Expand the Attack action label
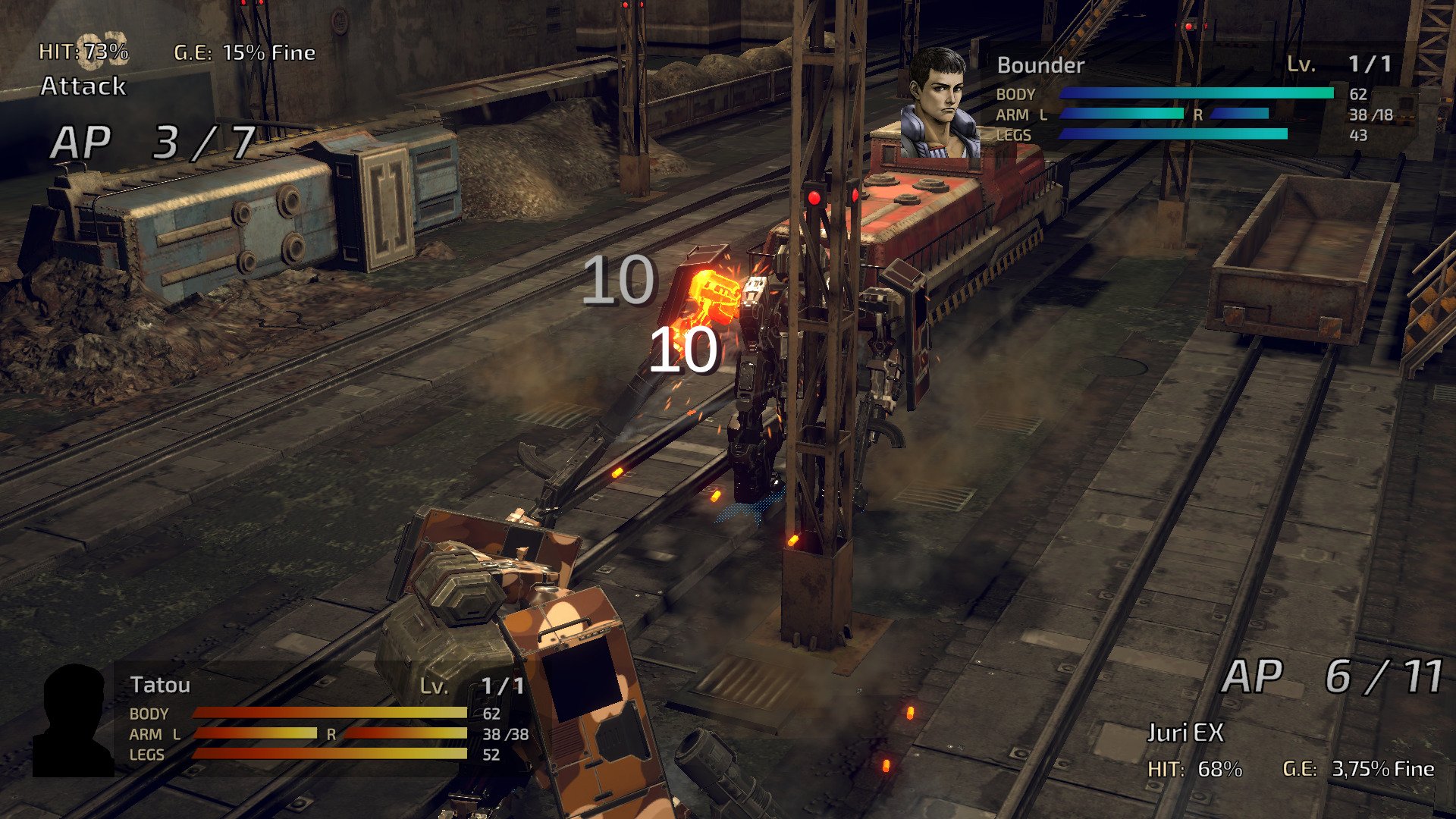 [83, 88]
